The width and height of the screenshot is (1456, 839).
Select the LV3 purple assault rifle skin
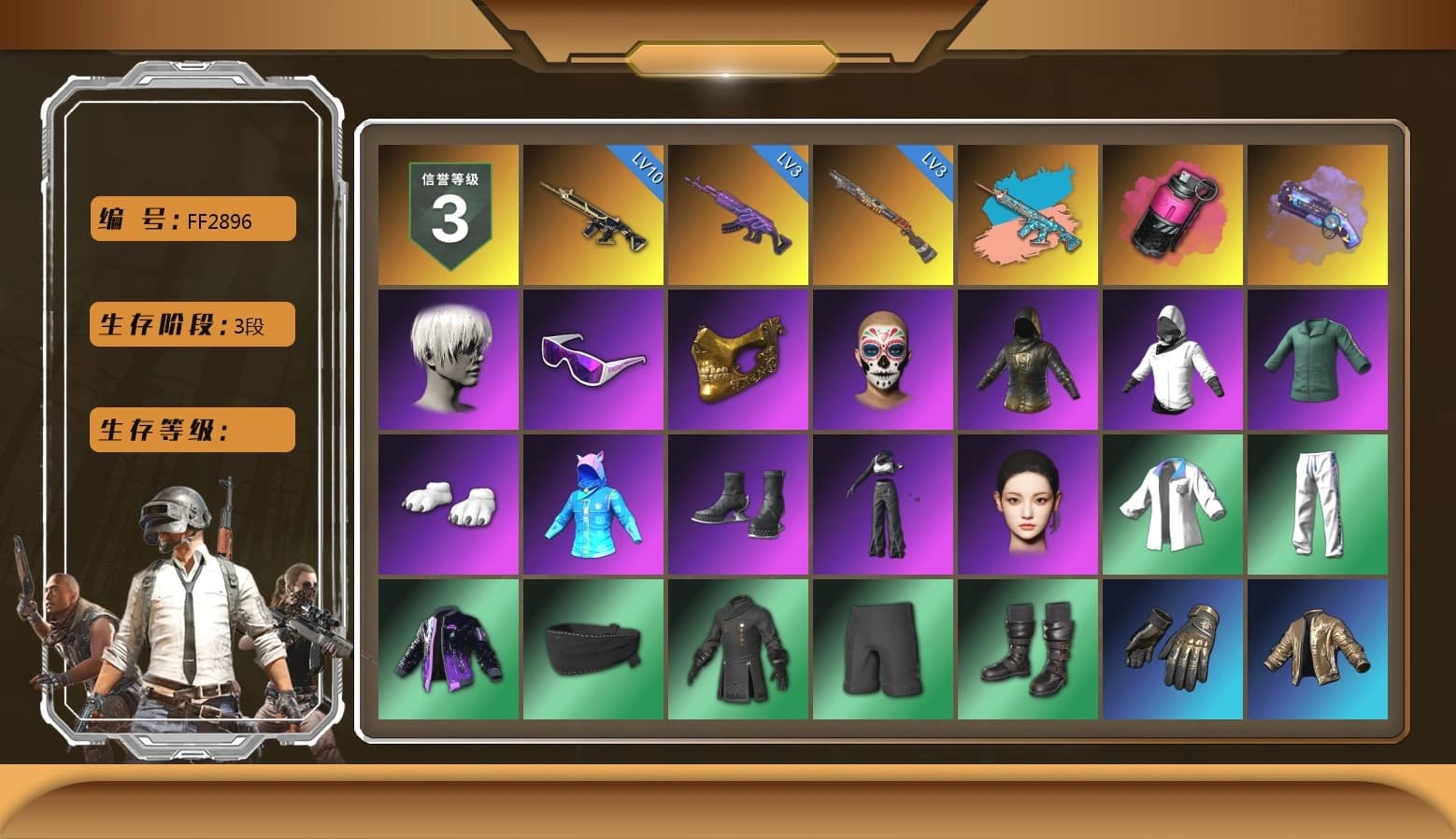coord(738,215)
